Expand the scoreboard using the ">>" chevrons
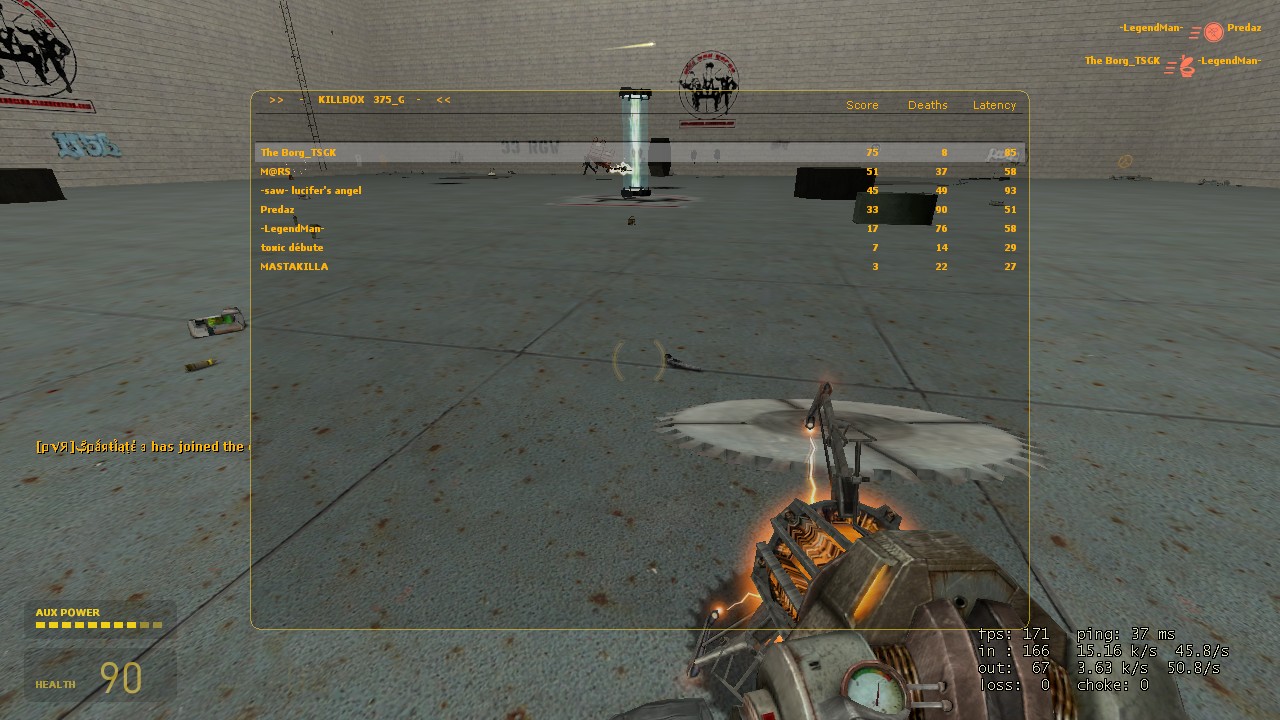1280x720 pixels. [276, 100]
